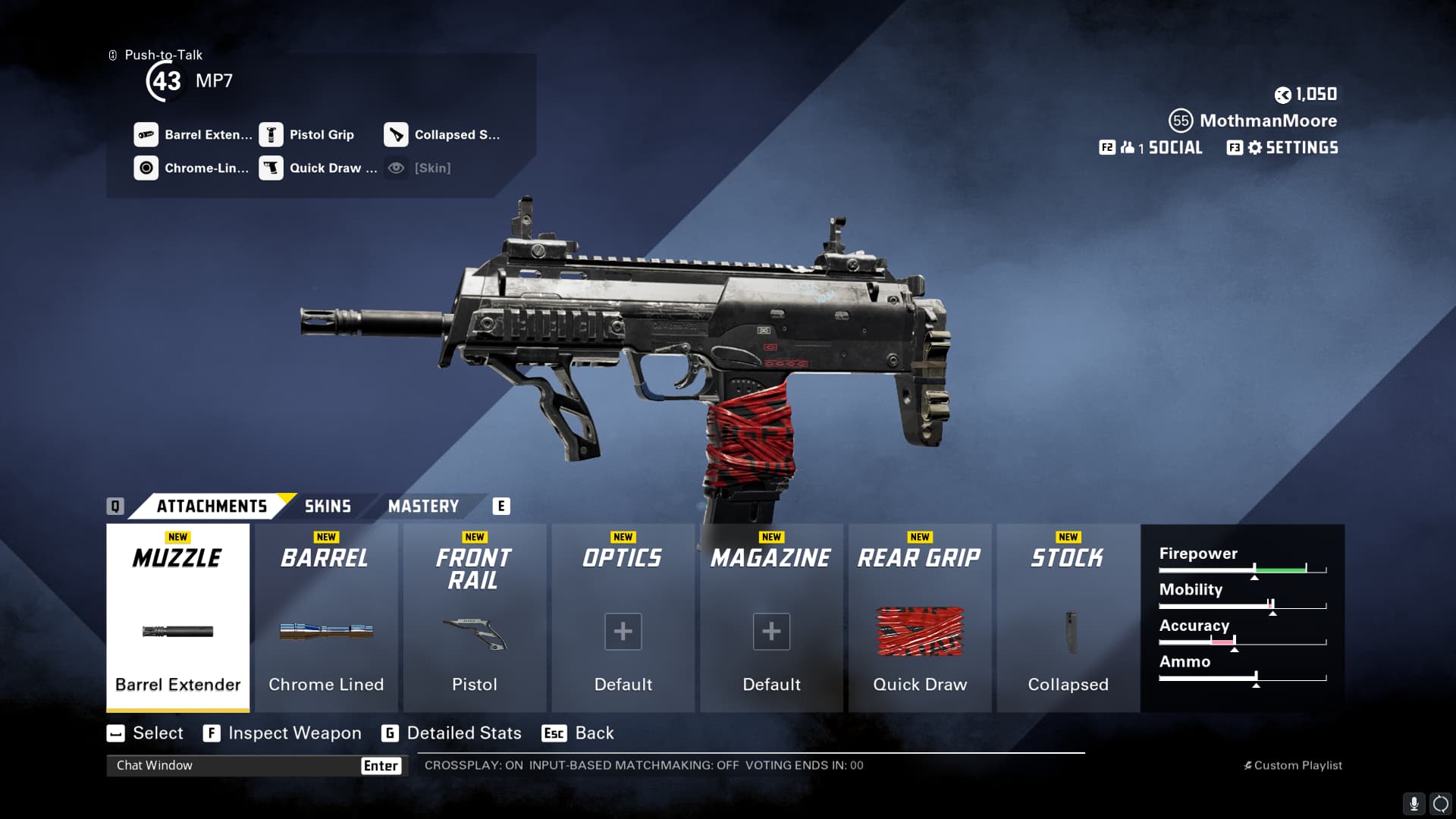Click the Pistol Grip attachment summary entry
This screenshot has width=1456, height=819.
(x=307, y=135)
